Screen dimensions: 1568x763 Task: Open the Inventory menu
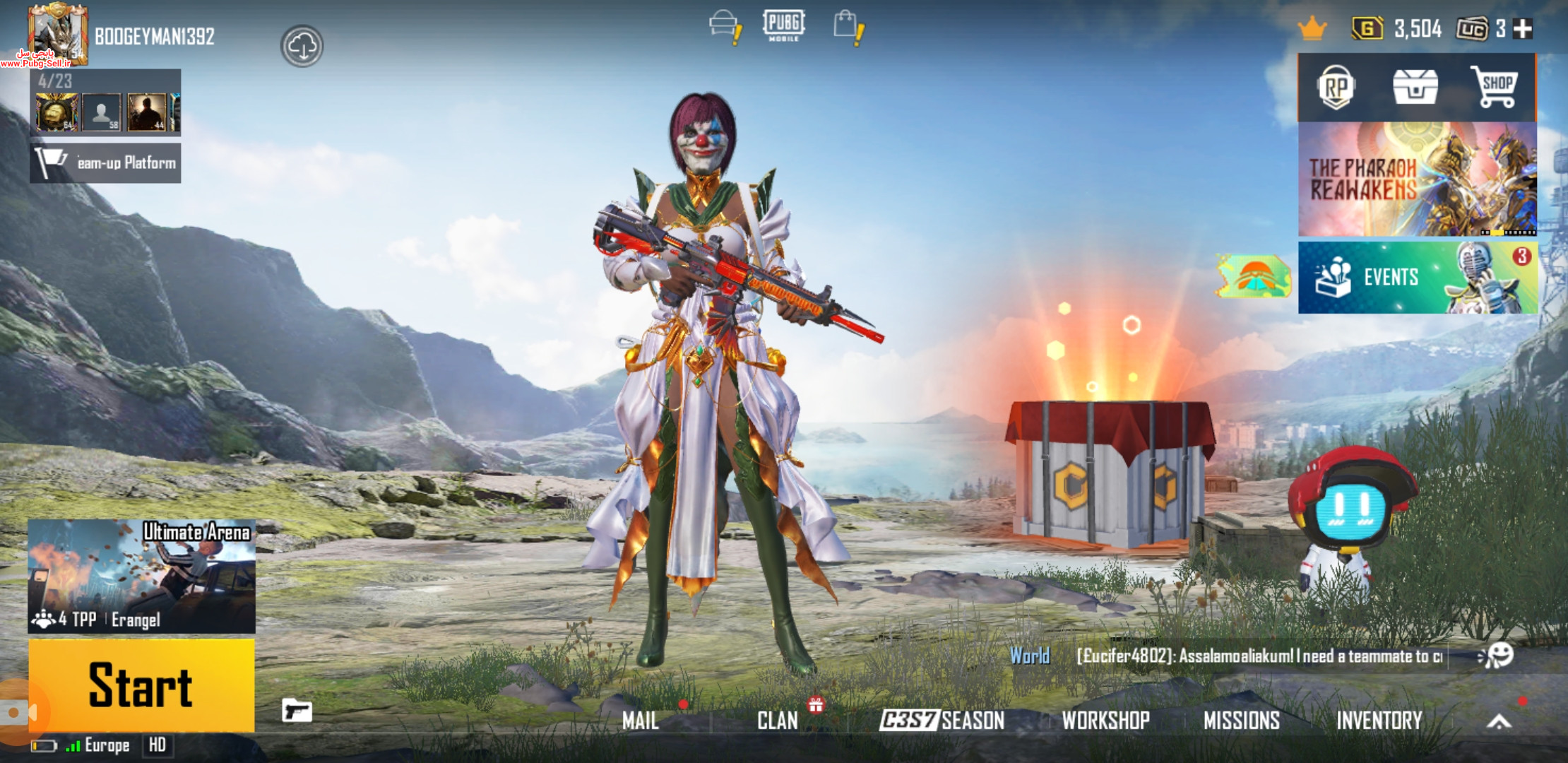point(1379,721)
